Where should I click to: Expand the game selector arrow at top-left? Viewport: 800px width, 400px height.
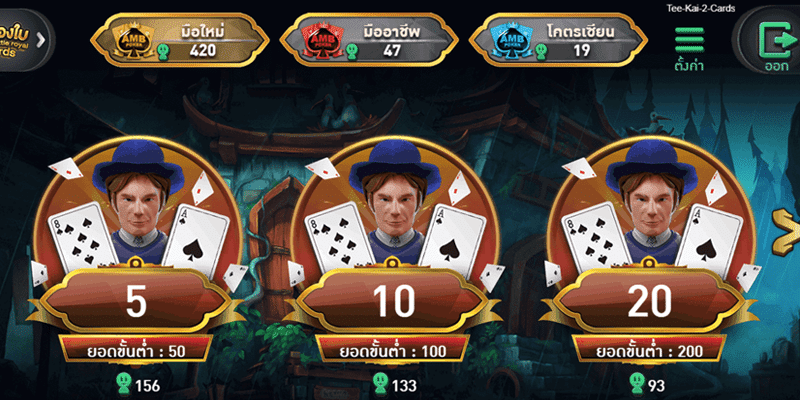point(41,40)
